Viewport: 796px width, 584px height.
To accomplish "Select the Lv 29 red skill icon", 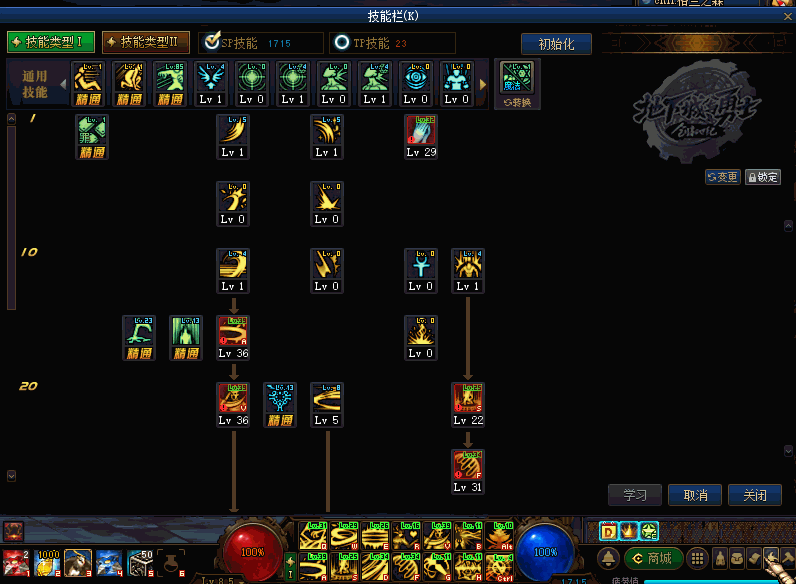I will (x=421, y=135).
